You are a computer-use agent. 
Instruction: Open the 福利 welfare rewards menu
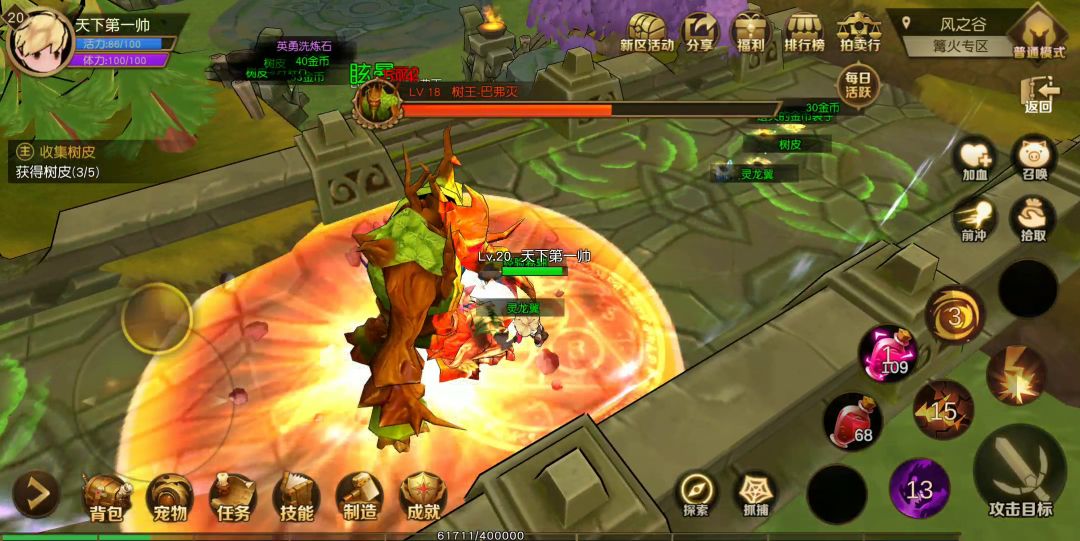[x=749, y=32]
